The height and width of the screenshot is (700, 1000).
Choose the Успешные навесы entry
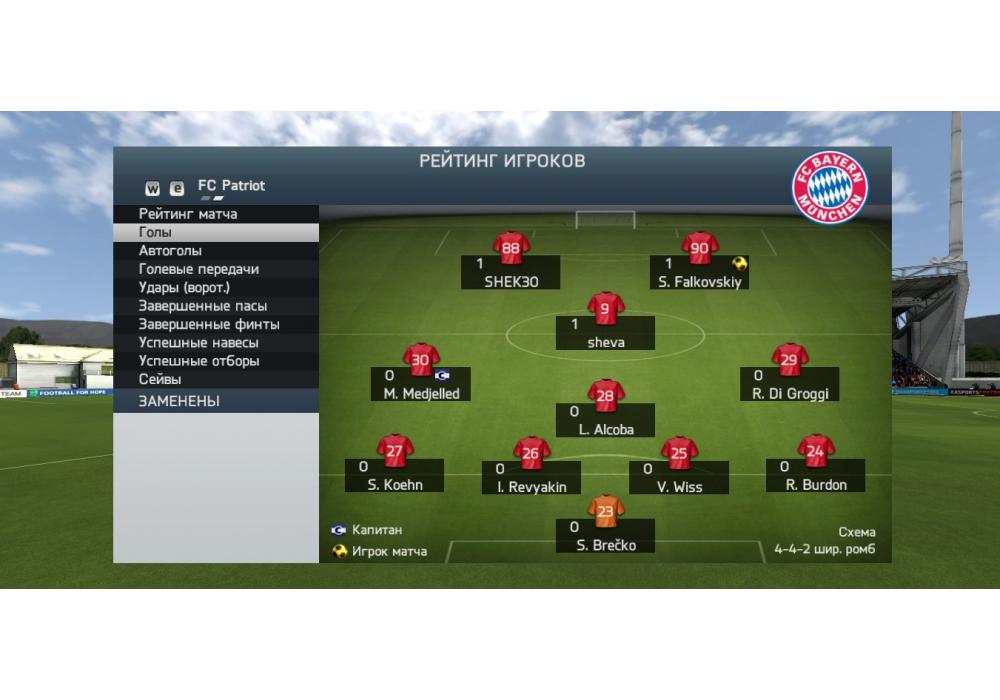point(198,343)
